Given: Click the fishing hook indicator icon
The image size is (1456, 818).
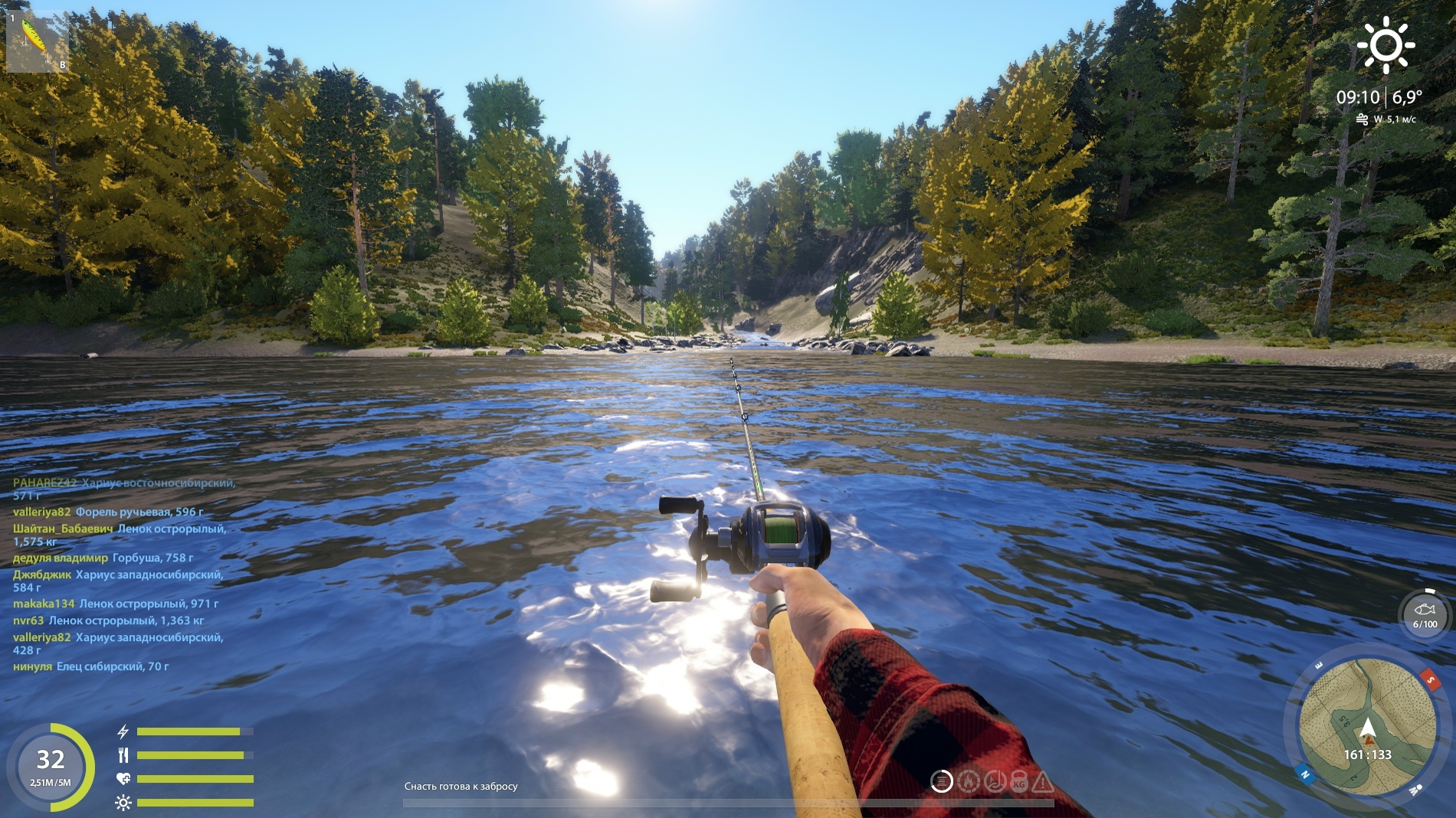Looking at the screenshot, I should pos(995,781).
